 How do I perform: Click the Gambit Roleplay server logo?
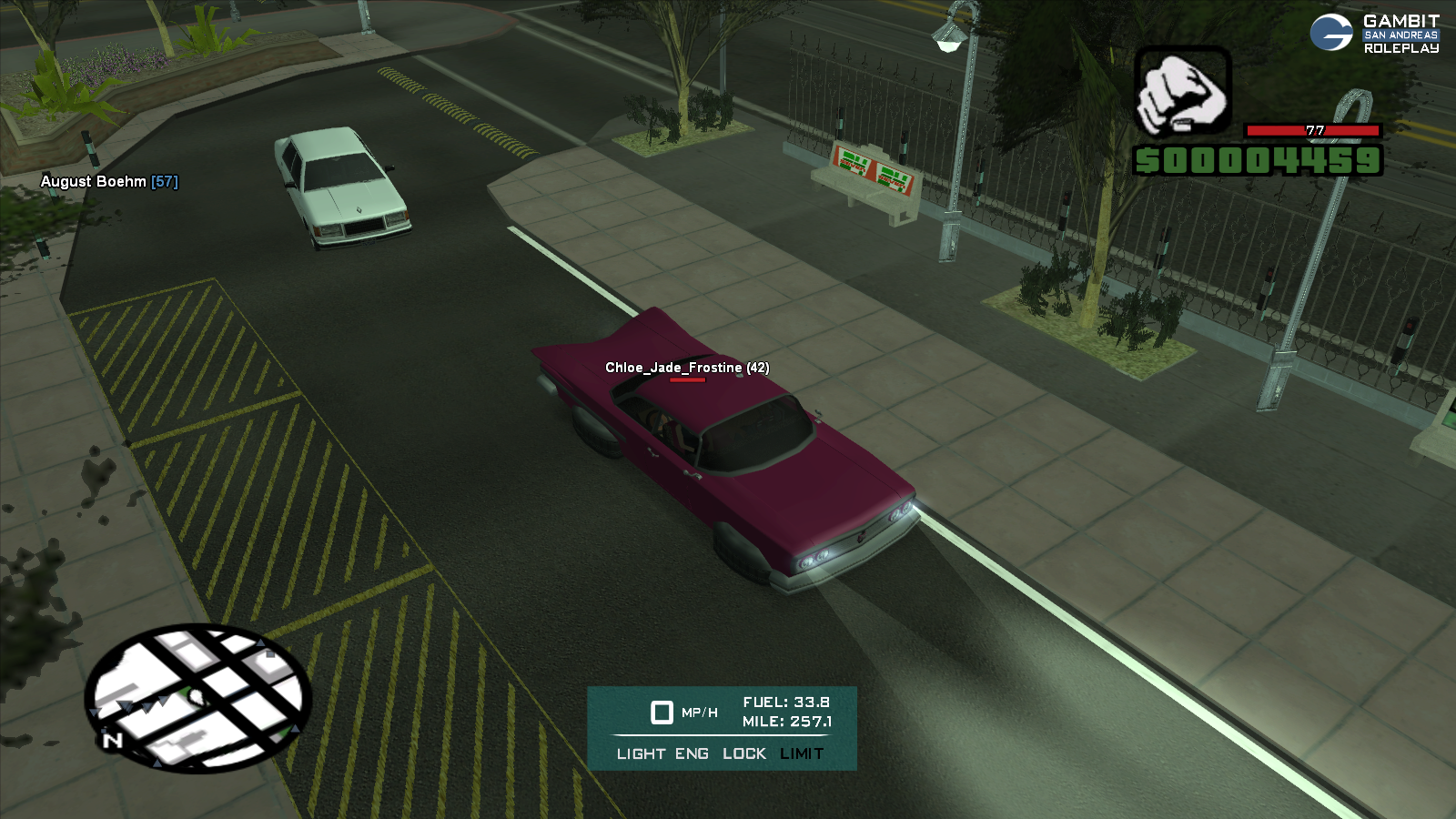click(x=1375, y=34)
